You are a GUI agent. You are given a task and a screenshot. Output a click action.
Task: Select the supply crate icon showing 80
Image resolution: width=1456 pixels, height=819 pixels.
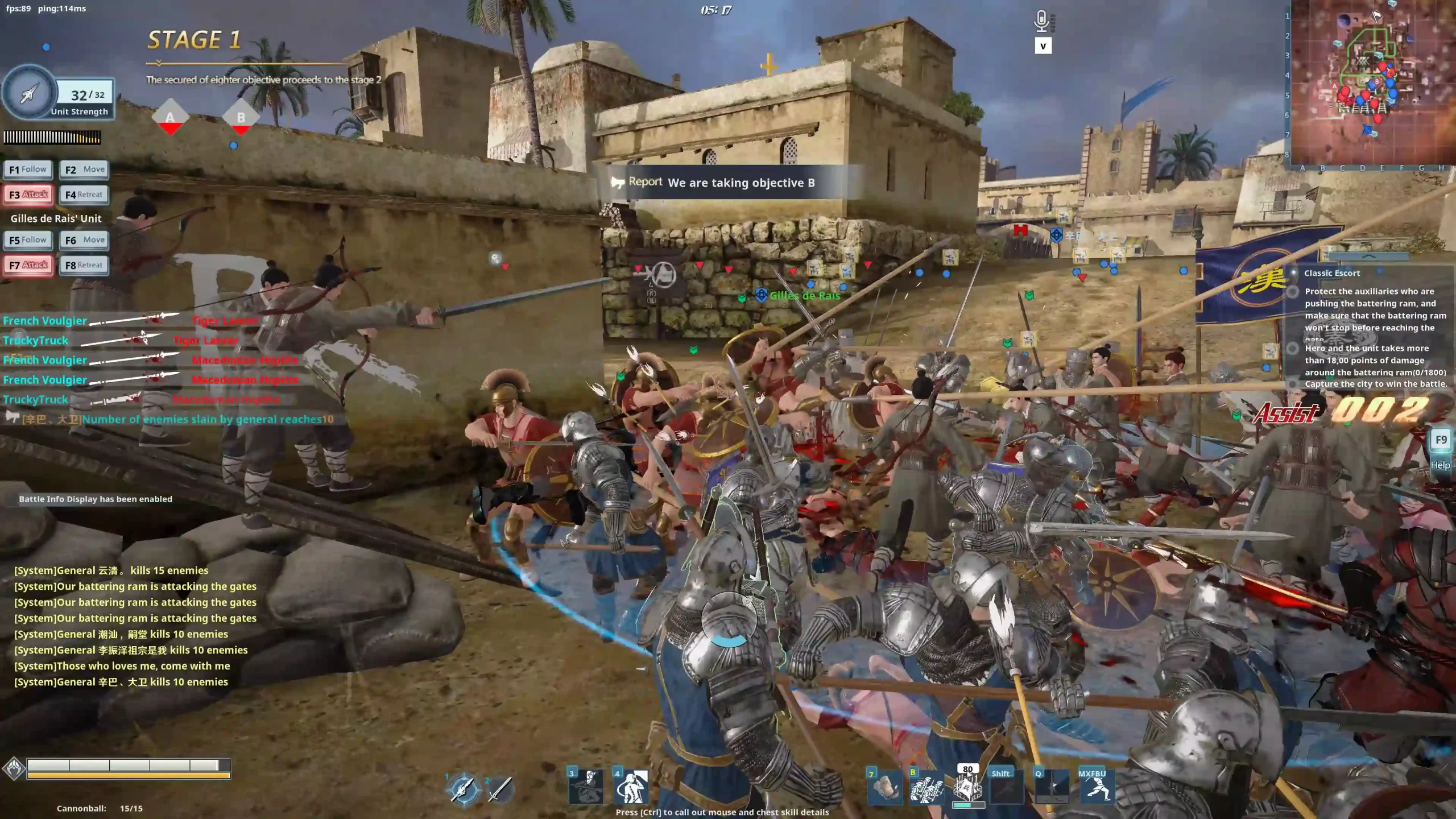coord(968,788)
